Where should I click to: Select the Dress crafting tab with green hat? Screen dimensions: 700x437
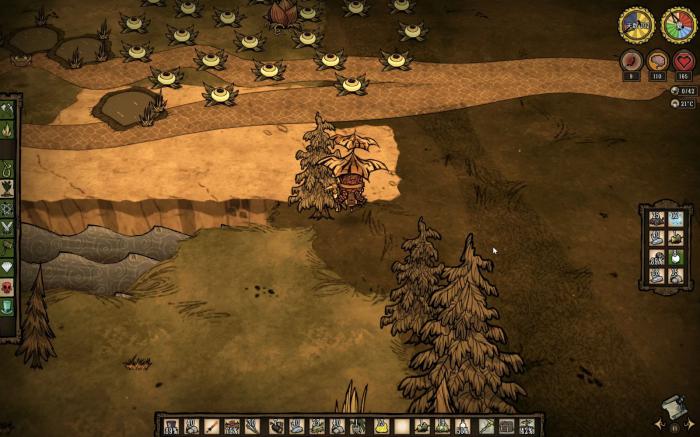point(7,307)
